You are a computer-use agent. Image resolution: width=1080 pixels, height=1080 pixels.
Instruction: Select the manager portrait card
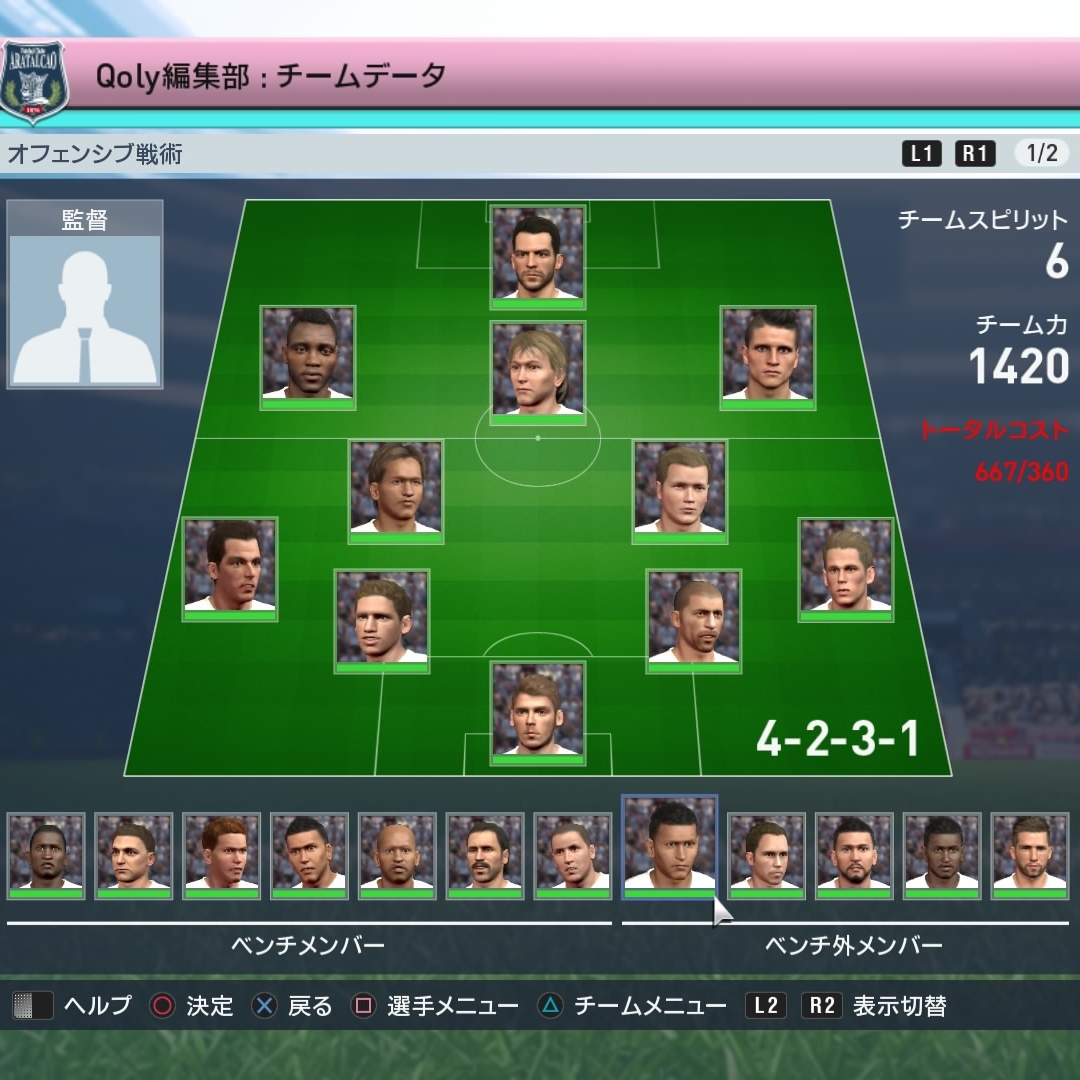point(84,294)
